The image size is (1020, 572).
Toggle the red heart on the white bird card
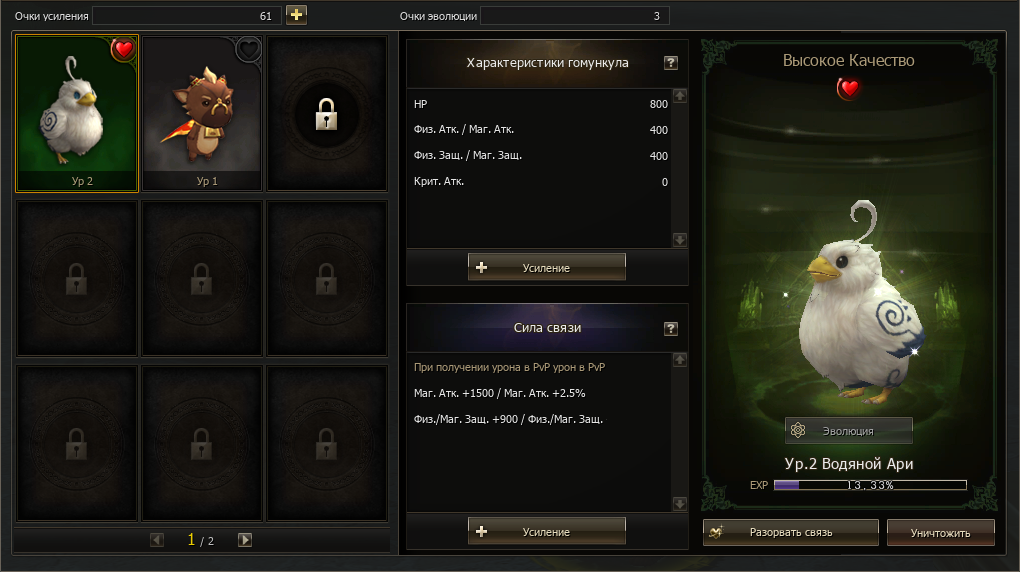[x=124, y=49]
